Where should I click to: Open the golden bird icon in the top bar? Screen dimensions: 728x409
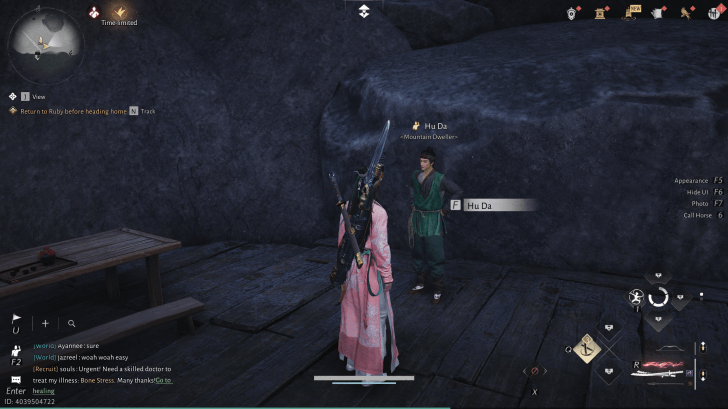(686, 12)
